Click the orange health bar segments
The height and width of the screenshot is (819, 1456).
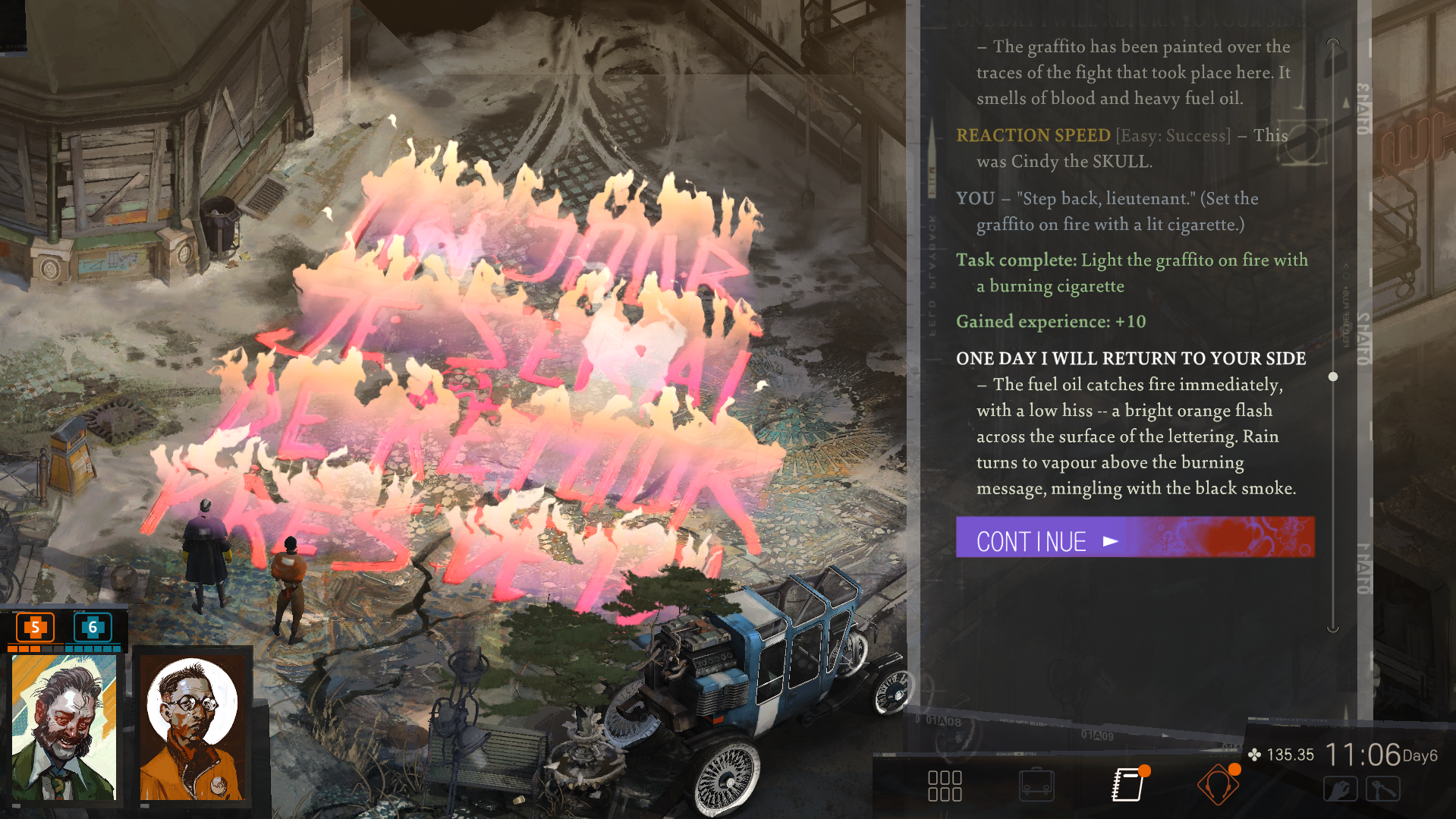[24, 649]
